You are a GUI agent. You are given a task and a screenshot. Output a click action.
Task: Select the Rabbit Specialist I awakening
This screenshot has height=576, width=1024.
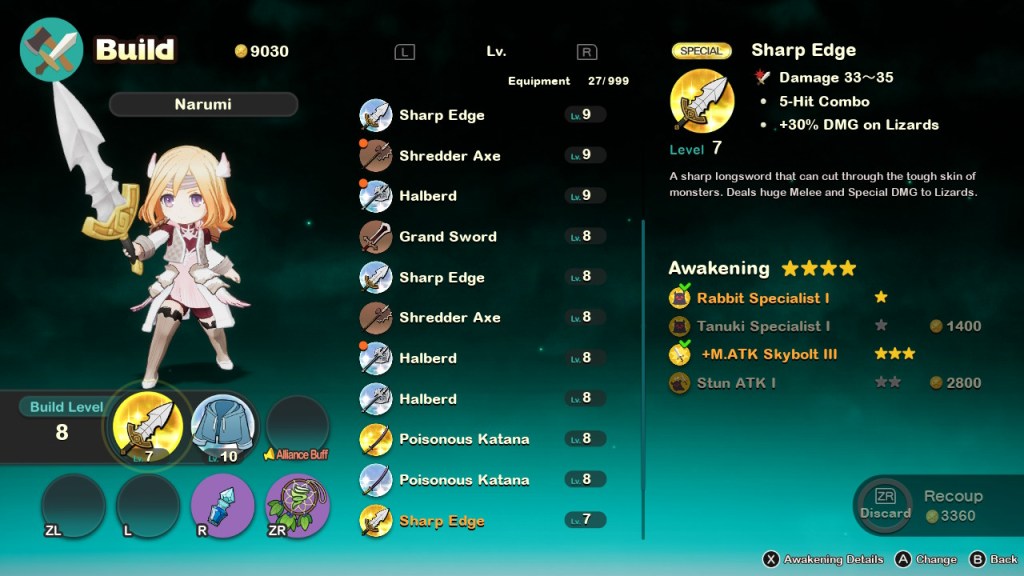tap(763, 298)
